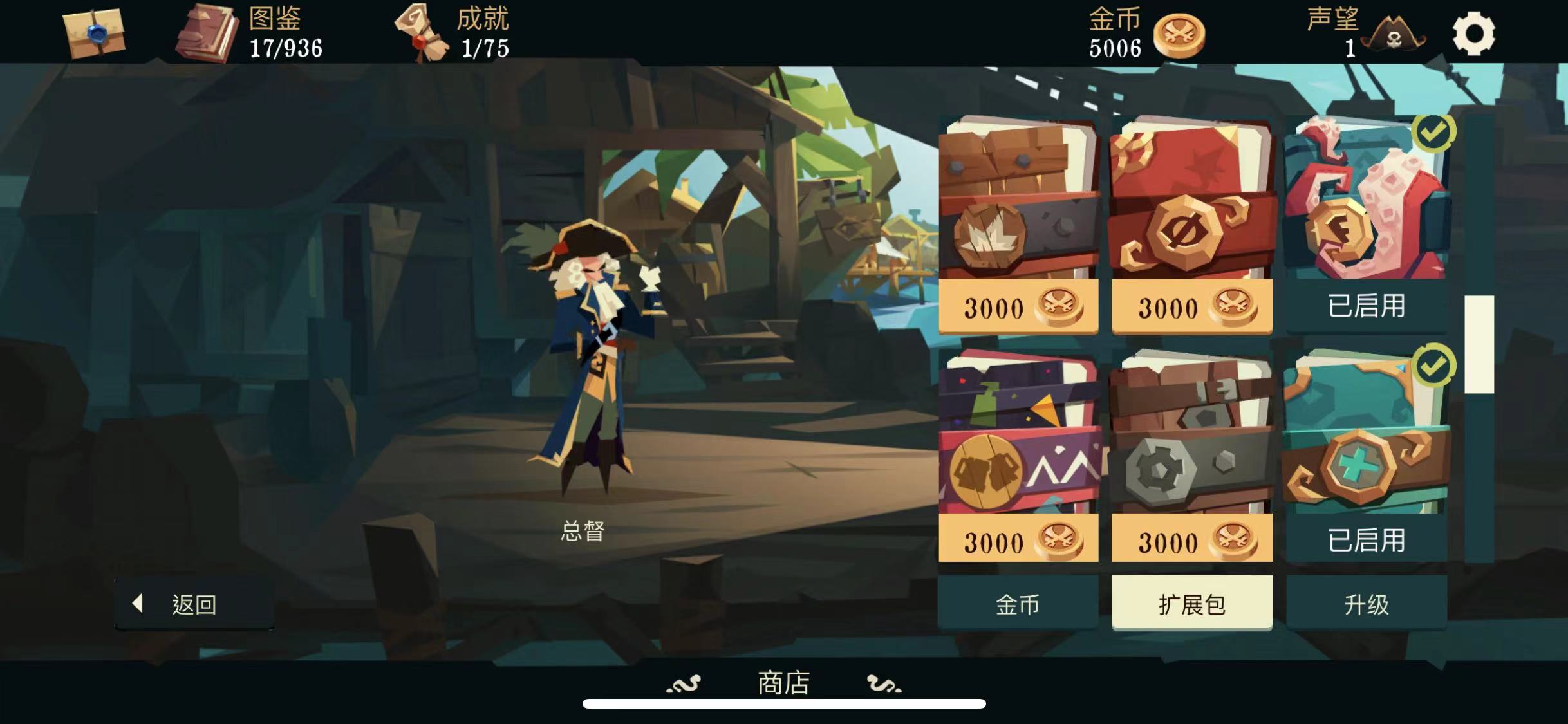
Task: Click the pack list scrollbar handle
Action: [1479, 344]
